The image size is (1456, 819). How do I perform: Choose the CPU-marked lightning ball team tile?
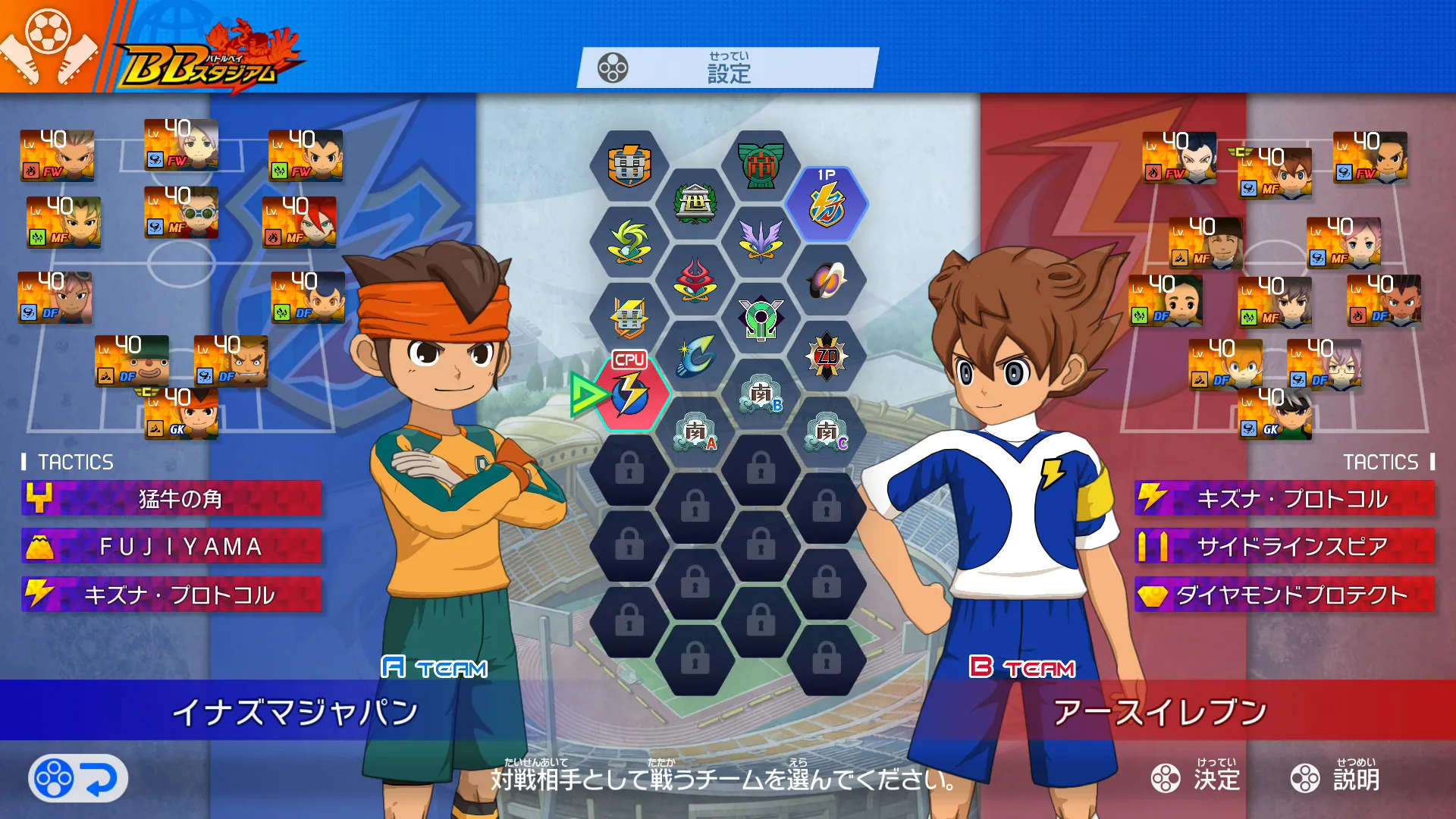[x=629, y=393]
